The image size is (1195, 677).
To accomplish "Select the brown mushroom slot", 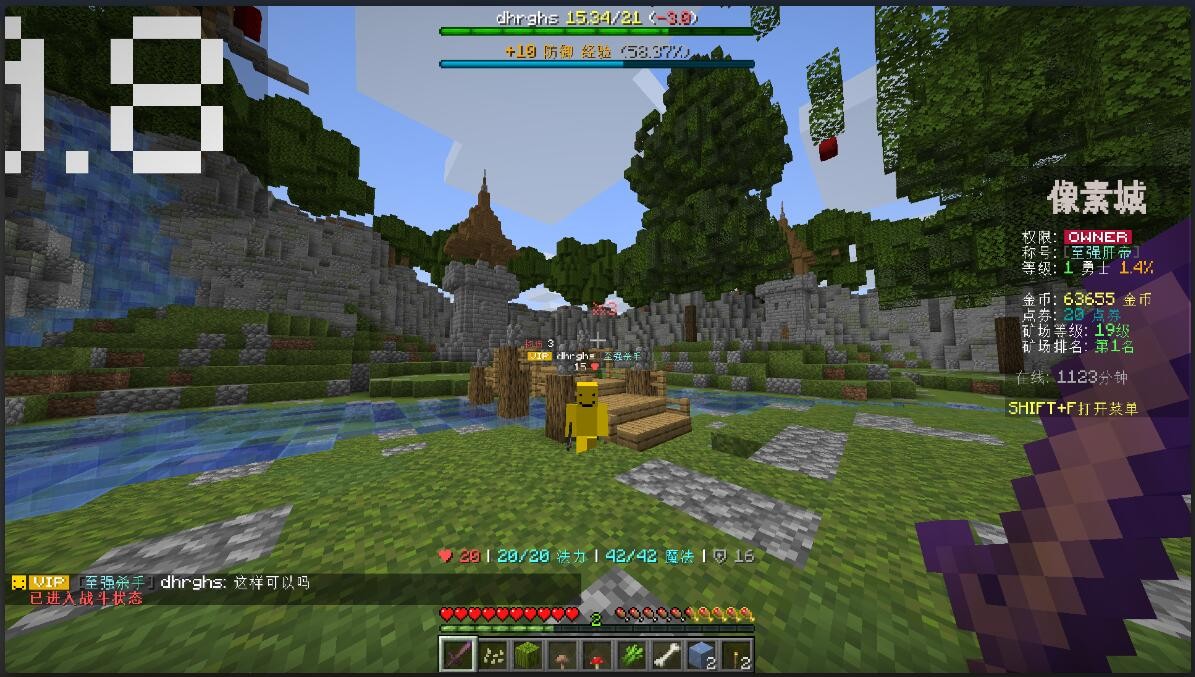I will [x=562, y=655].
